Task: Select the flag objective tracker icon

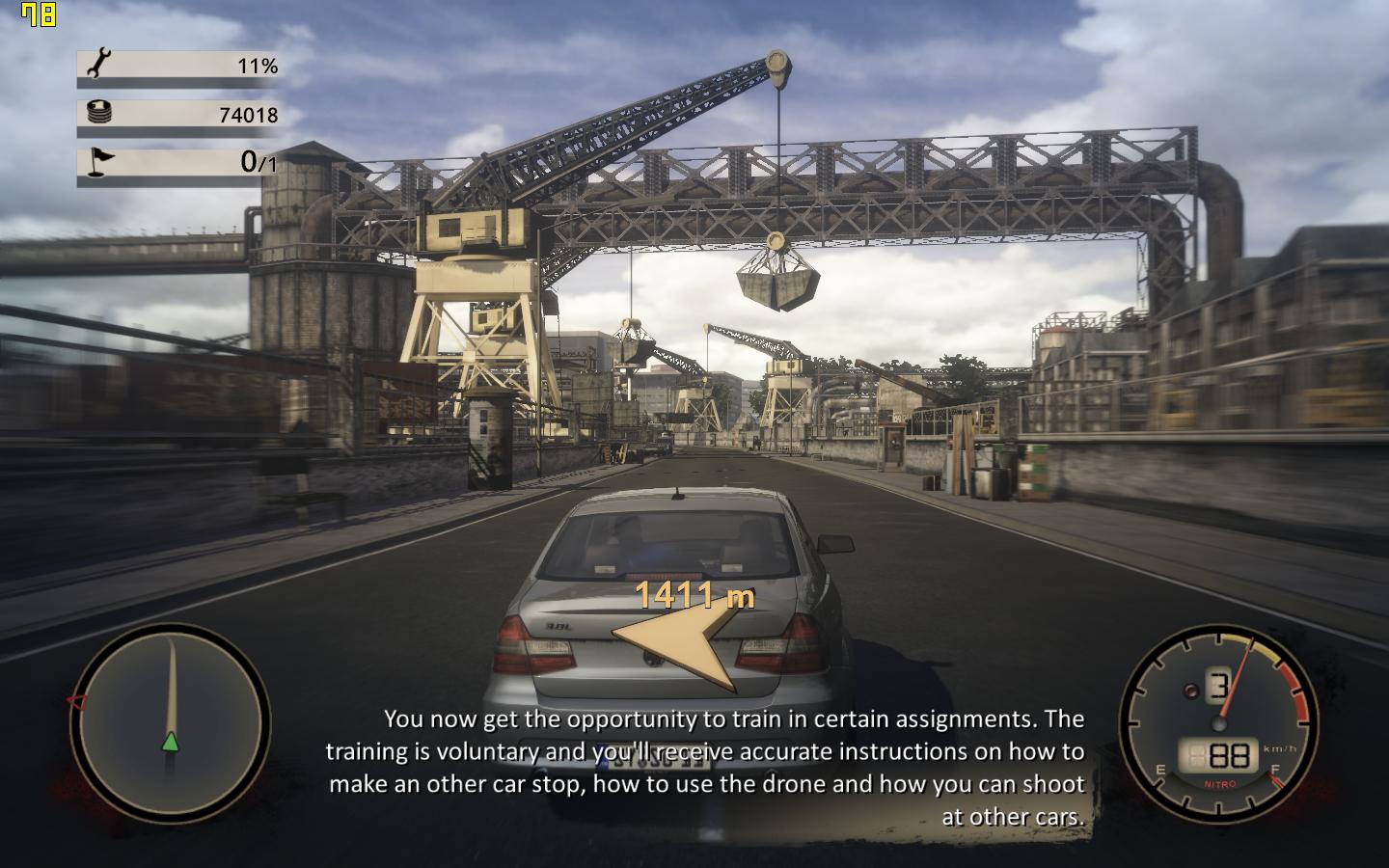Action: pos(99,161)
